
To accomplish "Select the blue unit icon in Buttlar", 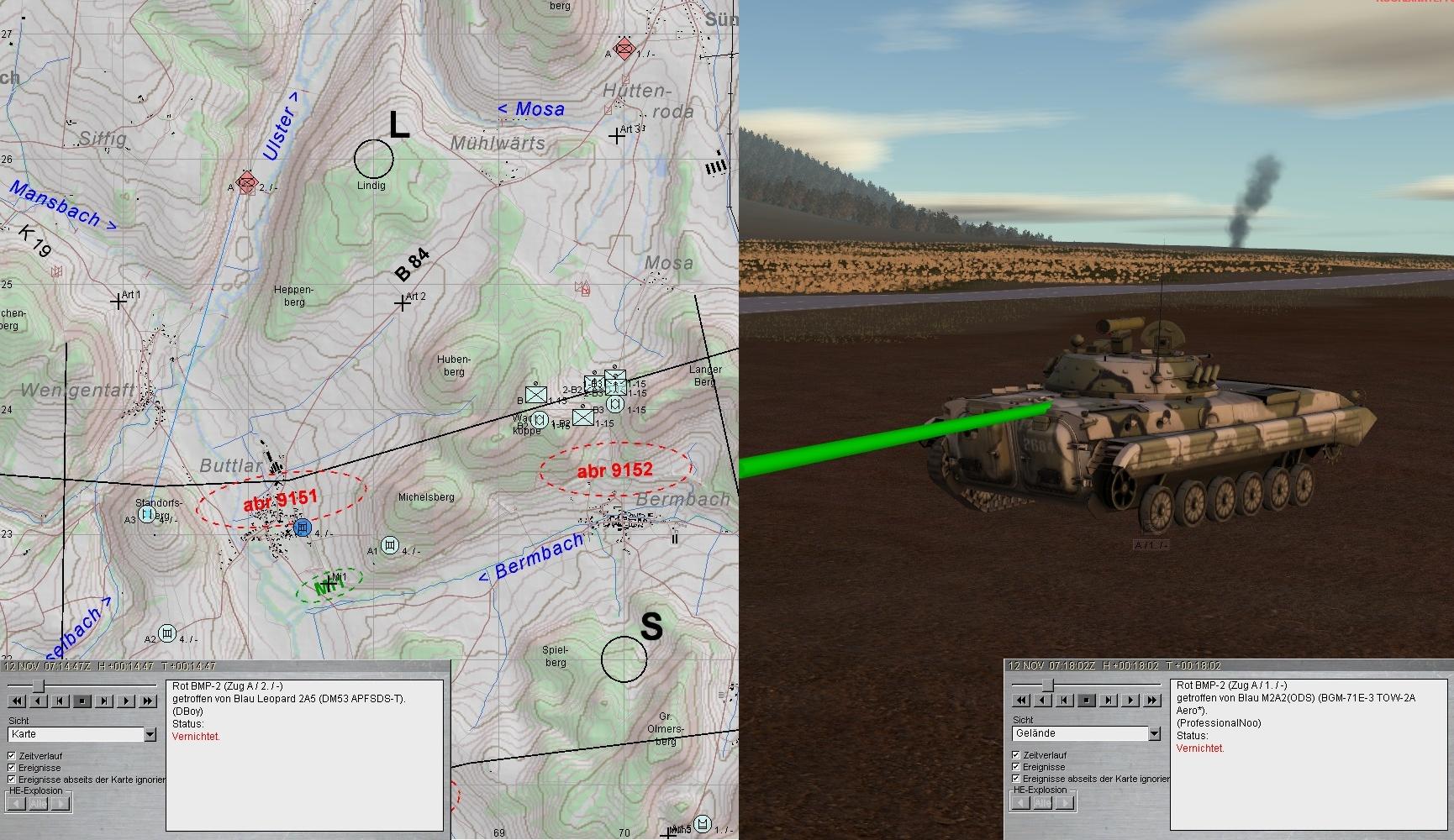I will click(x=303, y=528).
